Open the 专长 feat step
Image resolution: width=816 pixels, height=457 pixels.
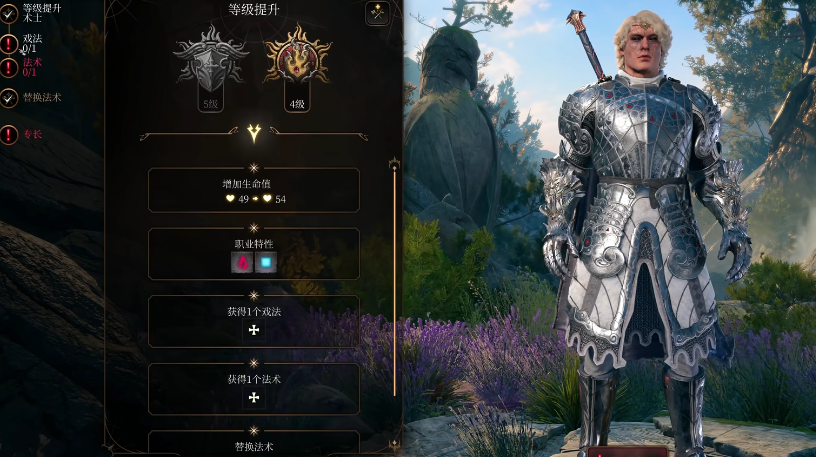32,133
